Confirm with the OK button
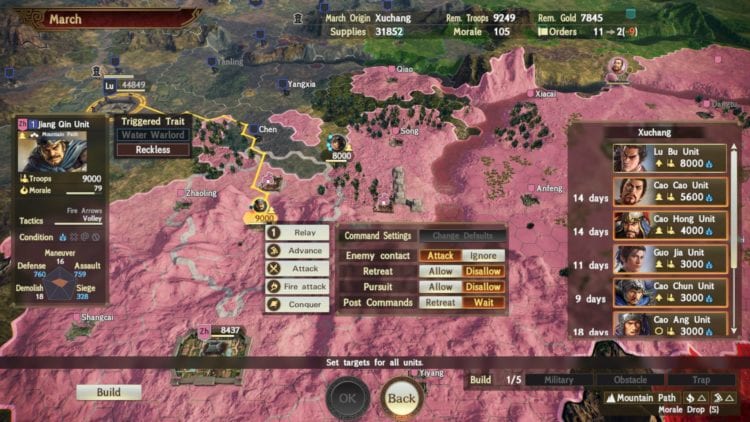 (347, 398)
